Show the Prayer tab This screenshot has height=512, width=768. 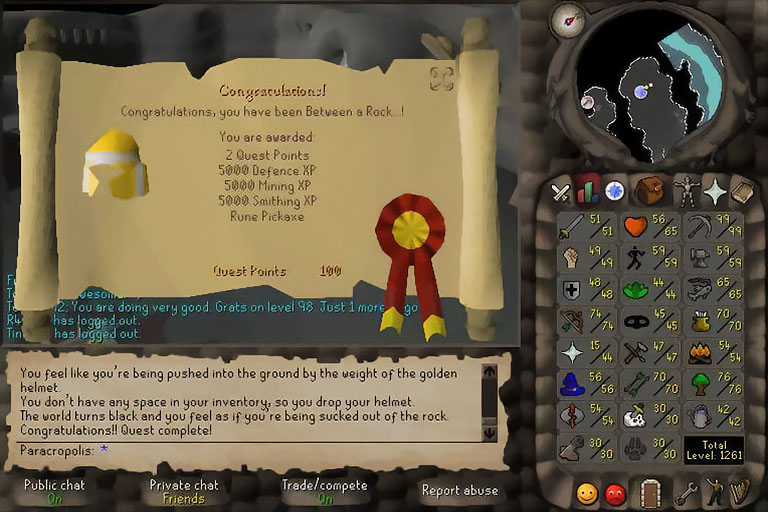(x=715, y=190)
